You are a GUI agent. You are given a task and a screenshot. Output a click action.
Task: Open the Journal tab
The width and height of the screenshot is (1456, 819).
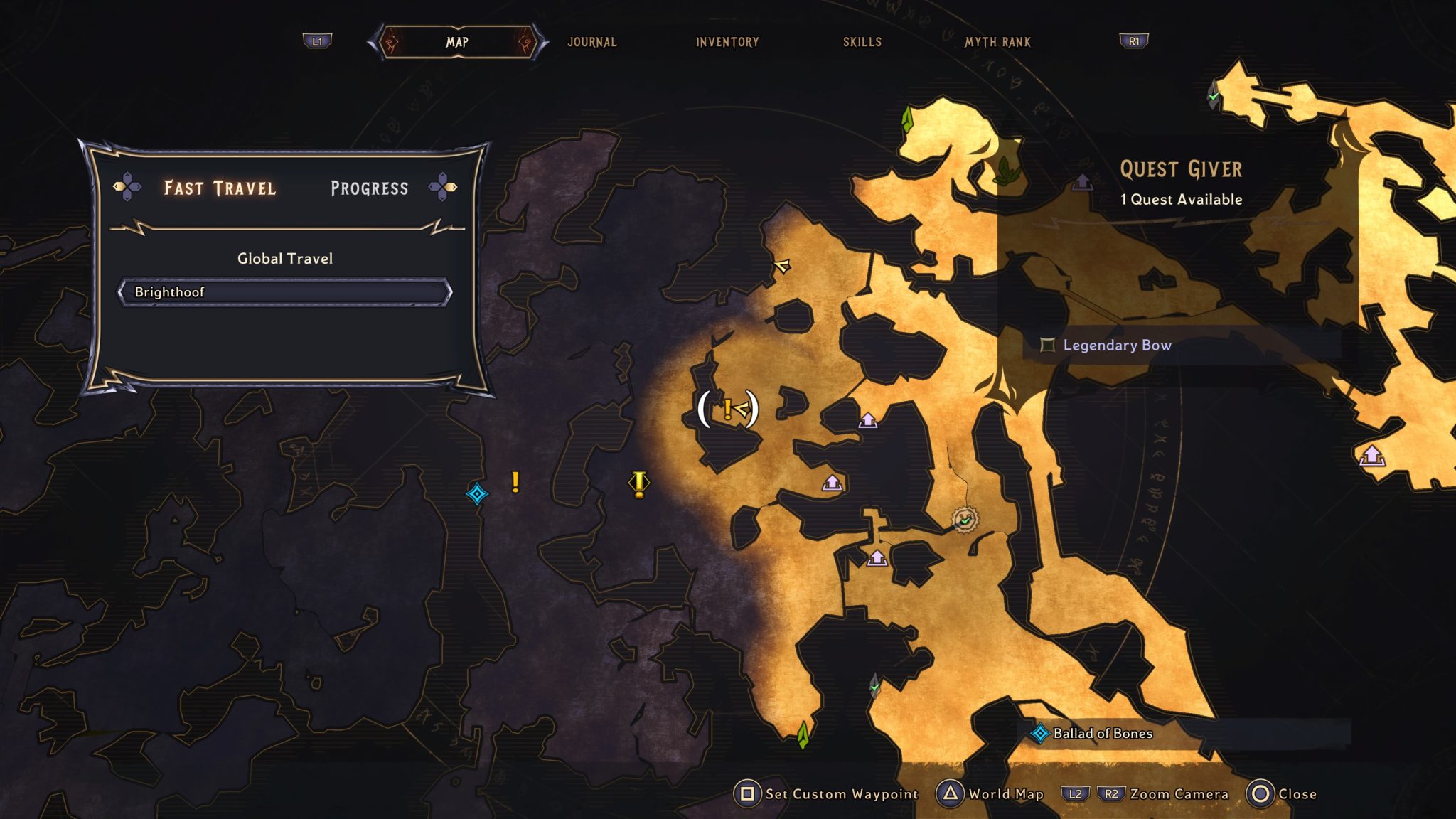[591, 43]
